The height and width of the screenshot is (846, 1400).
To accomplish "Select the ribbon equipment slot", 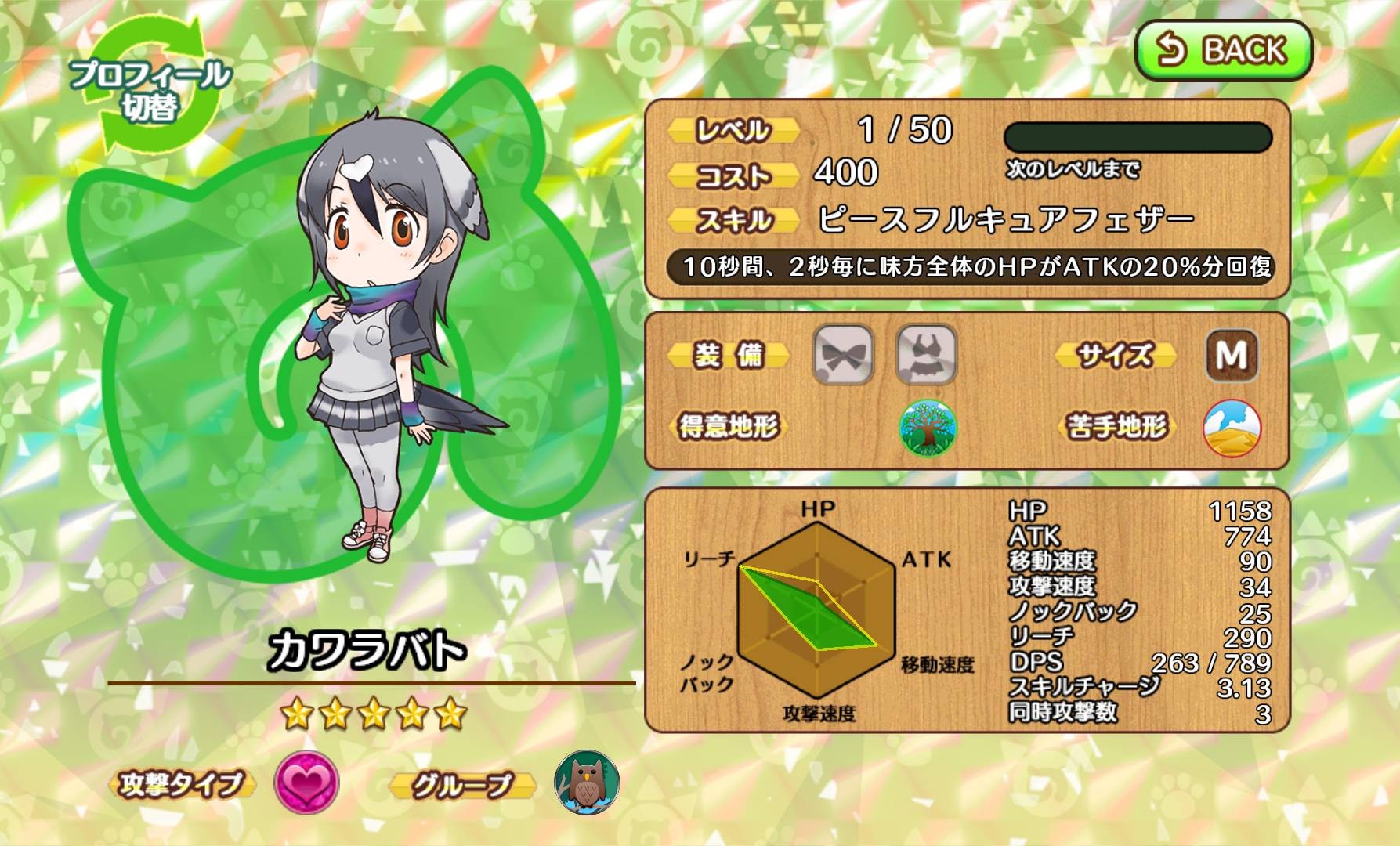I will coord(843,355).
